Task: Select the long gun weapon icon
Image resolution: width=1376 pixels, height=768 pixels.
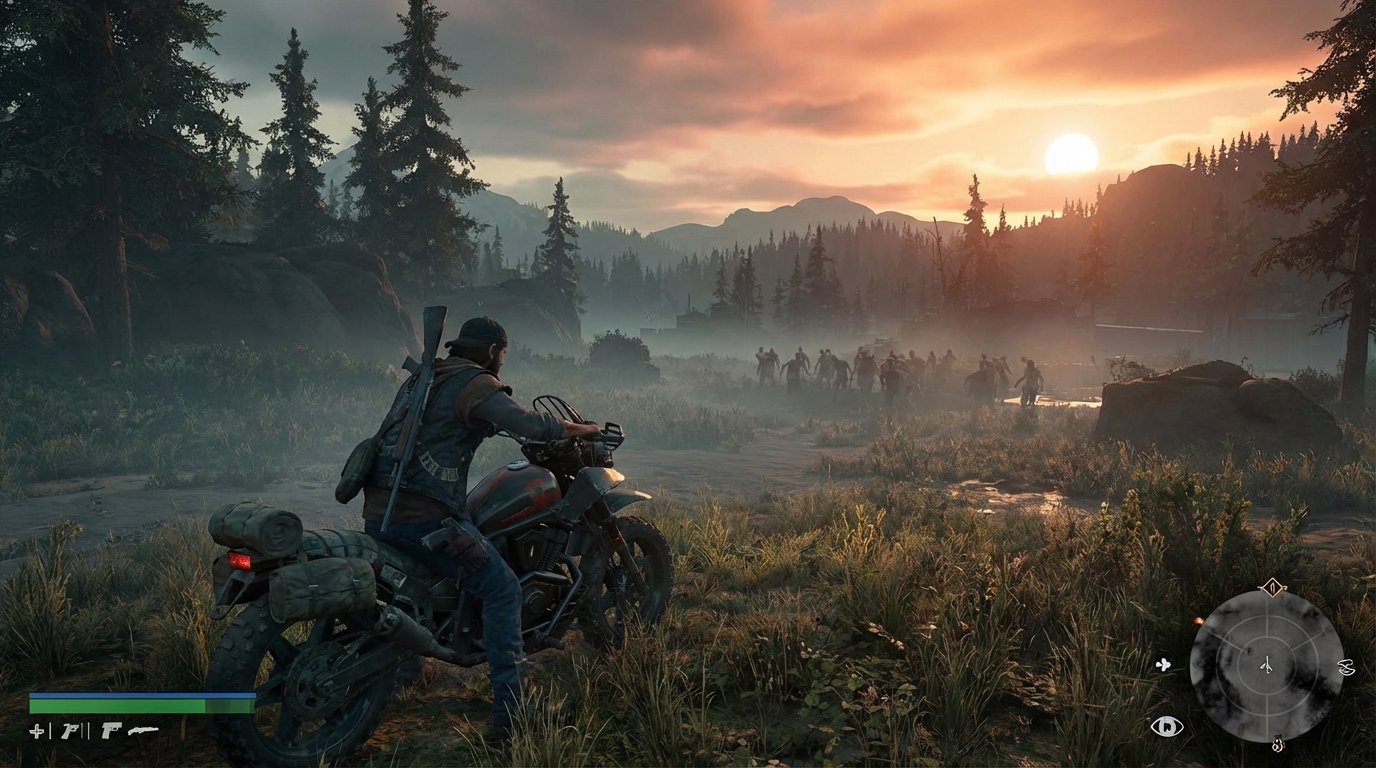Action: point(143,730)
